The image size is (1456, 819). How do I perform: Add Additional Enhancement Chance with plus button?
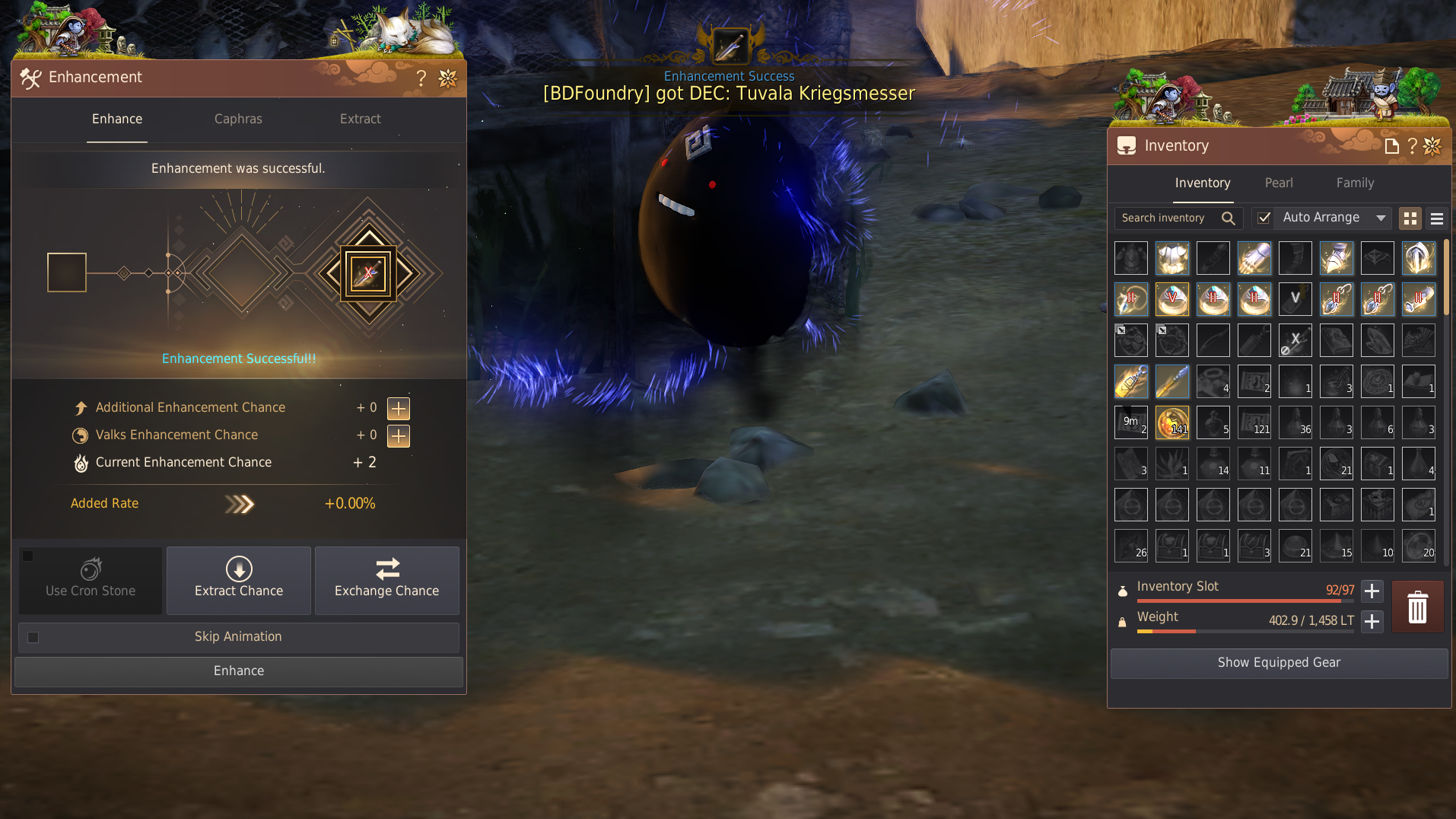coord(399,408)
